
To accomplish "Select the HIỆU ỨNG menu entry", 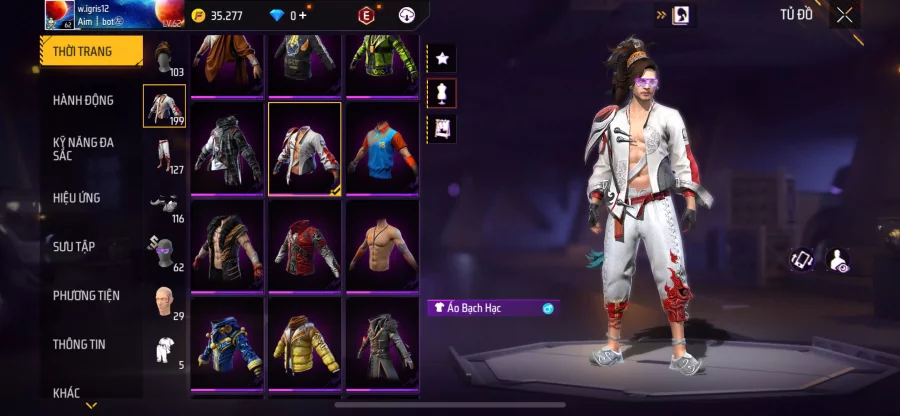I will (77, 198).
